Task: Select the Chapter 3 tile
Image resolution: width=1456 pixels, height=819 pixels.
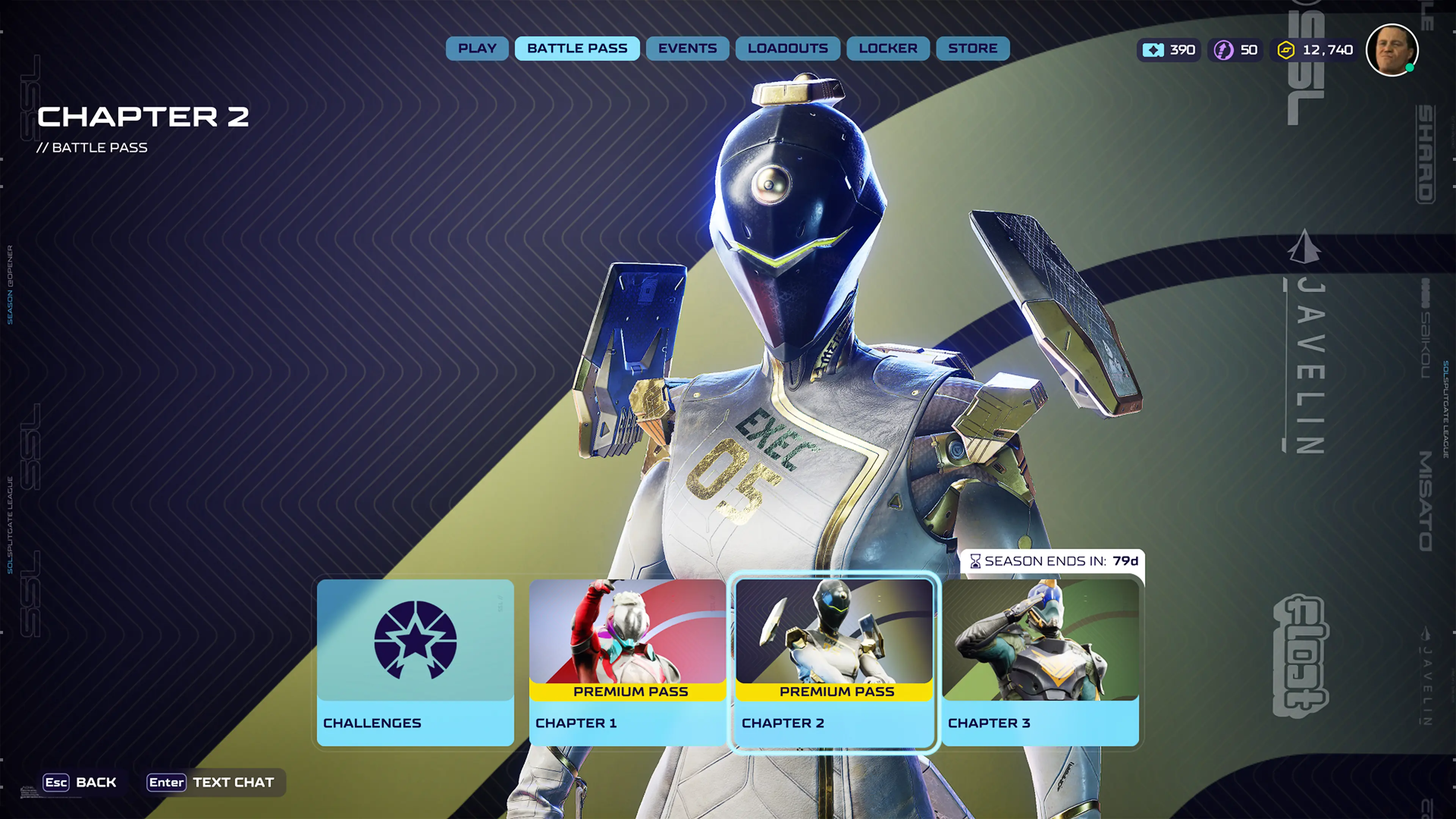Action: (x=1040, y=662)
